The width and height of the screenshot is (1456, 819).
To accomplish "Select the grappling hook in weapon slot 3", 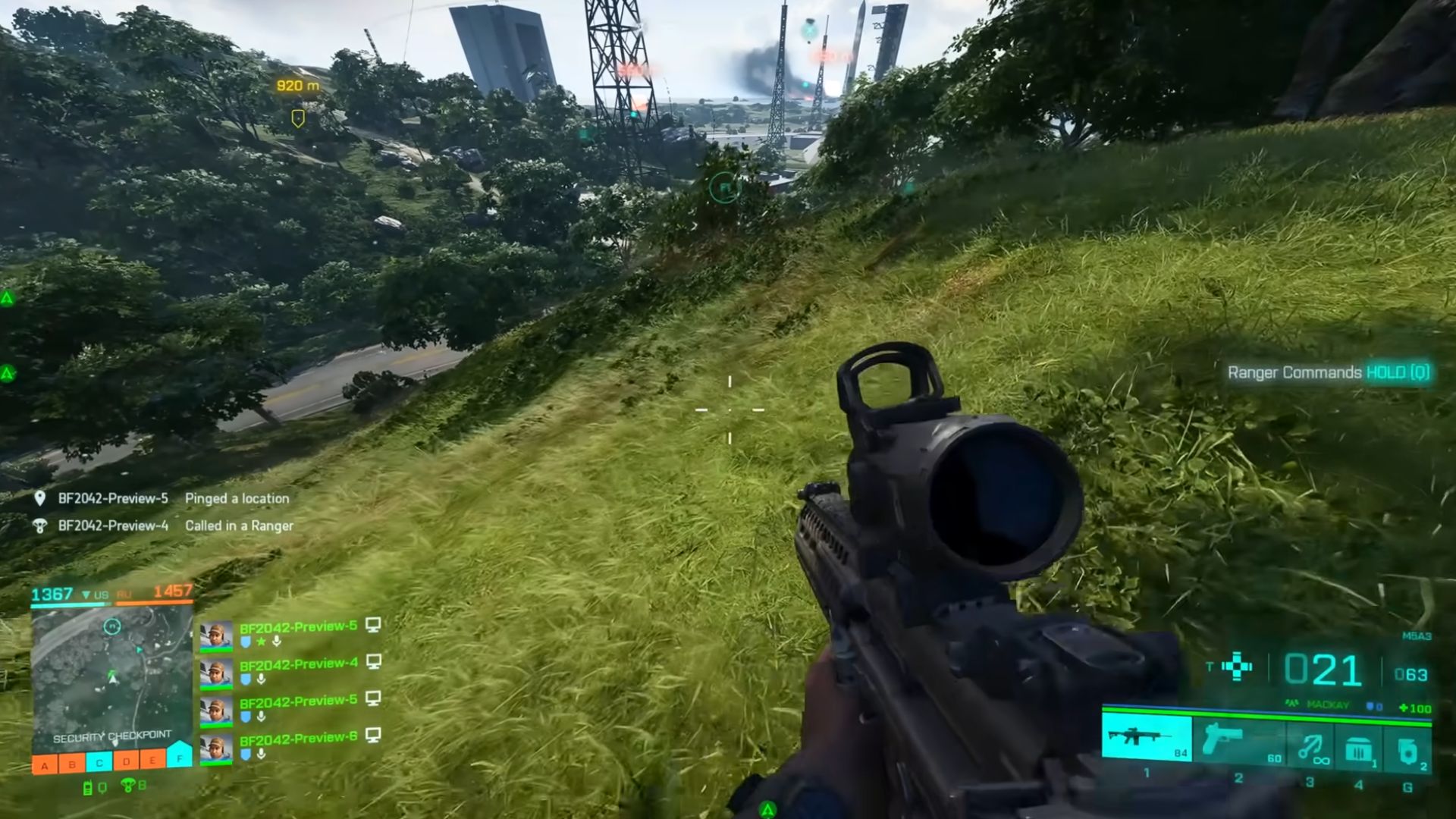I will coord(1309,745).
